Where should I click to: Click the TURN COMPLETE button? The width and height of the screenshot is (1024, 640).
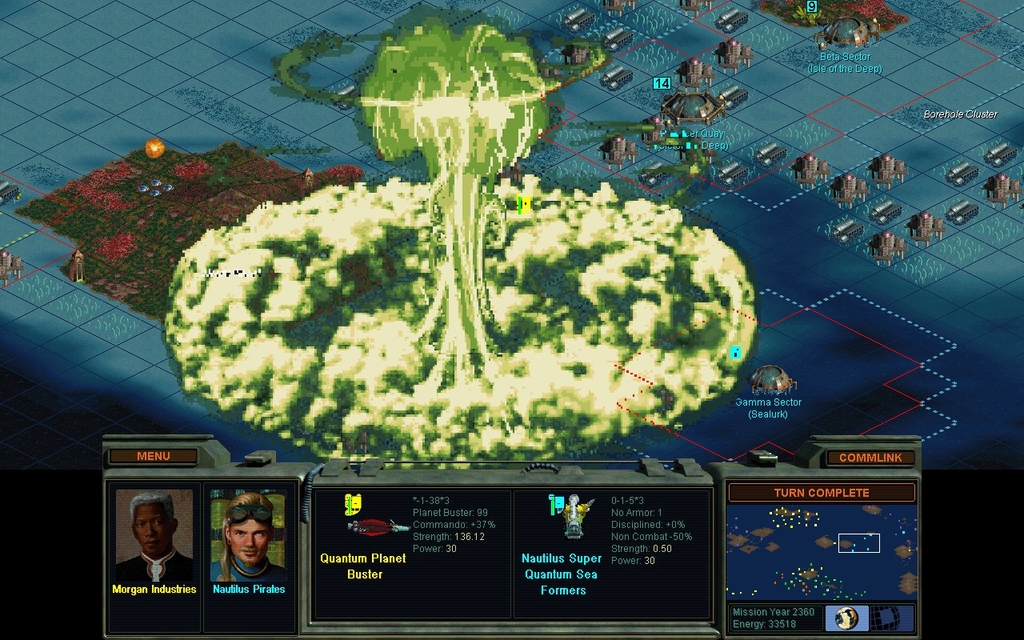pos(821,493)
